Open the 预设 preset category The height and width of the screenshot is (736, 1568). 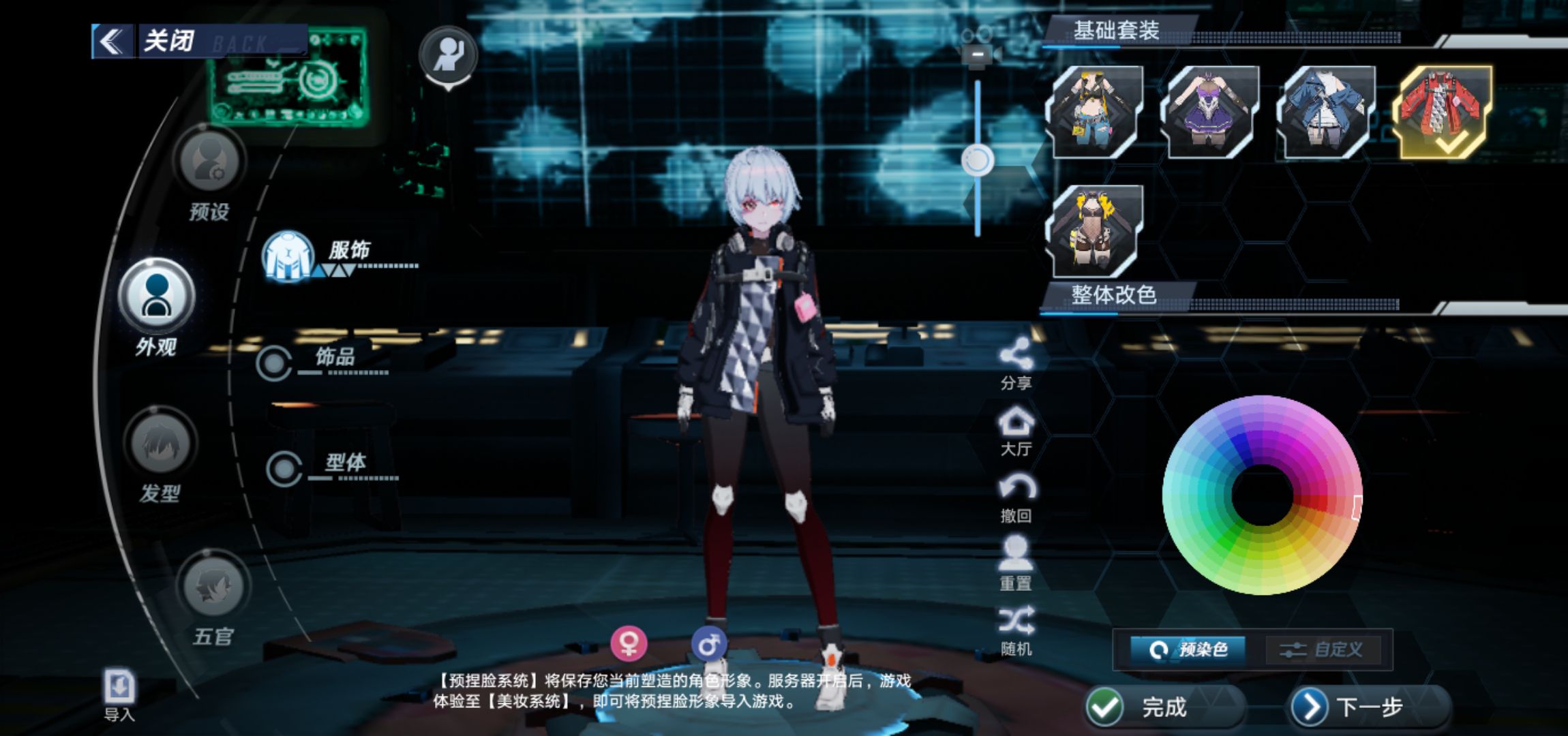[209, 162]
